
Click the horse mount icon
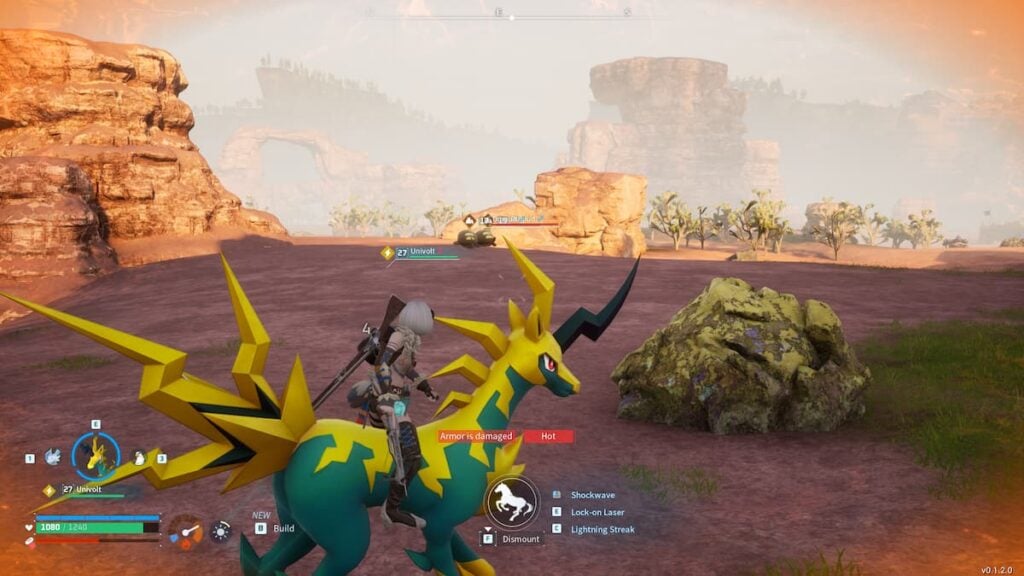(512, 501)
